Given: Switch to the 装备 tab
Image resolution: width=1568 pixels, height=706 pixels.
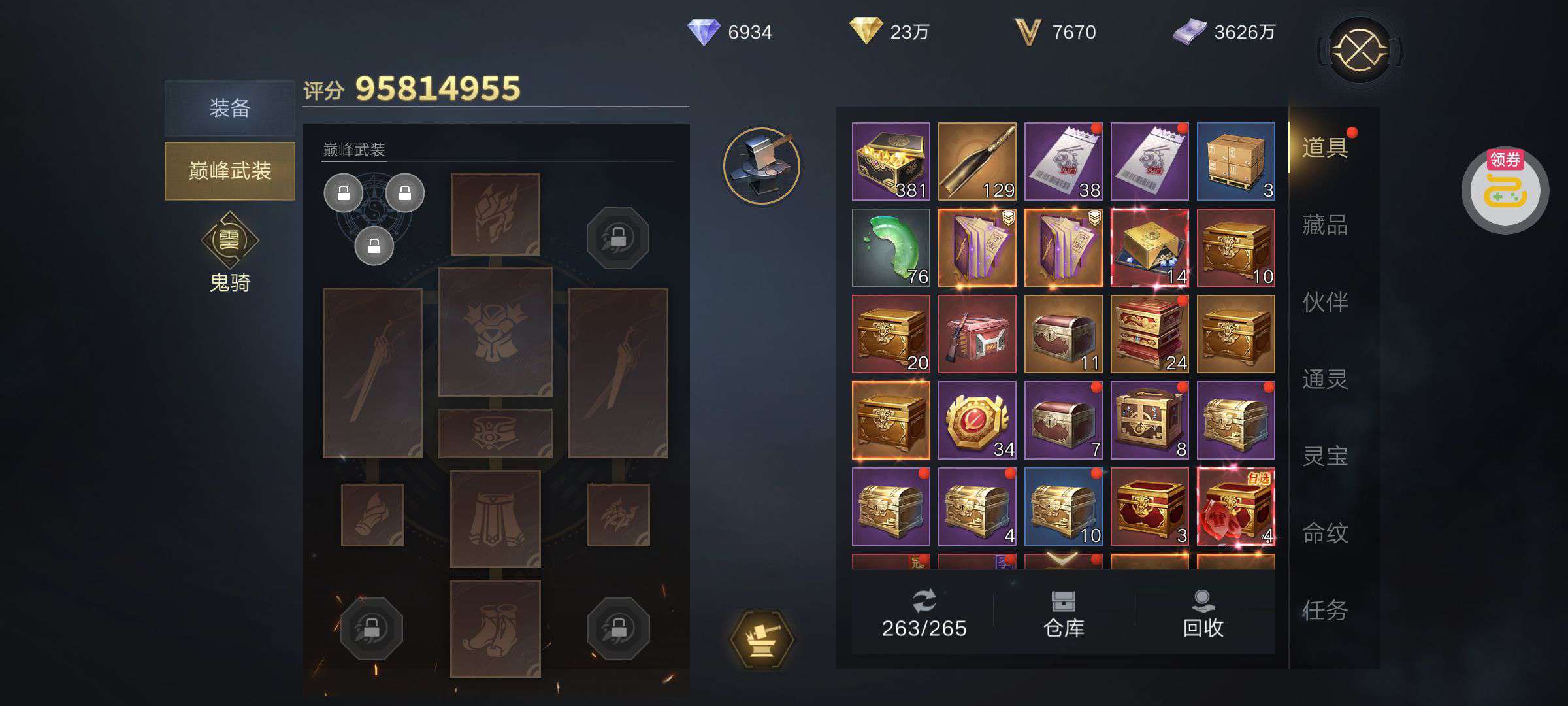Looking at the screenshot, I should [x=229, y=108].
